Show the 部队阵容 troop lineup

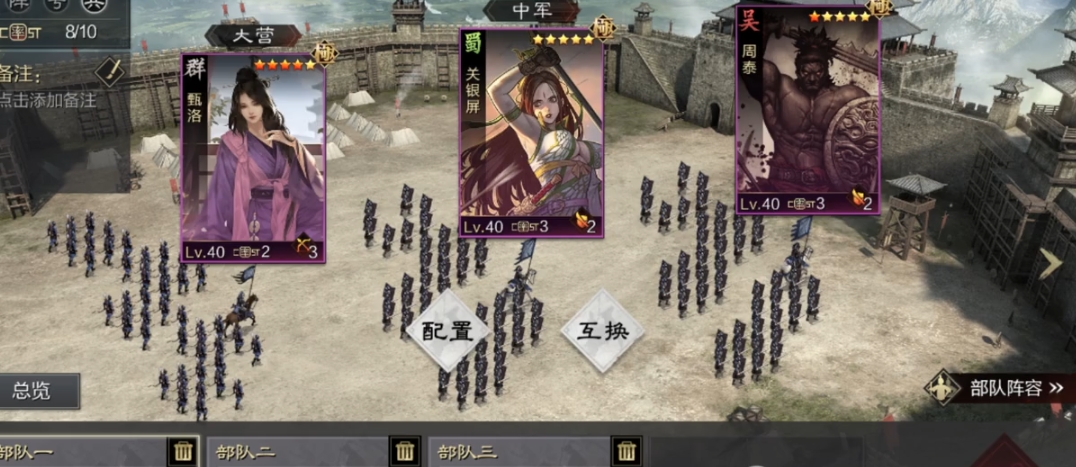[x=1000, y=388]
